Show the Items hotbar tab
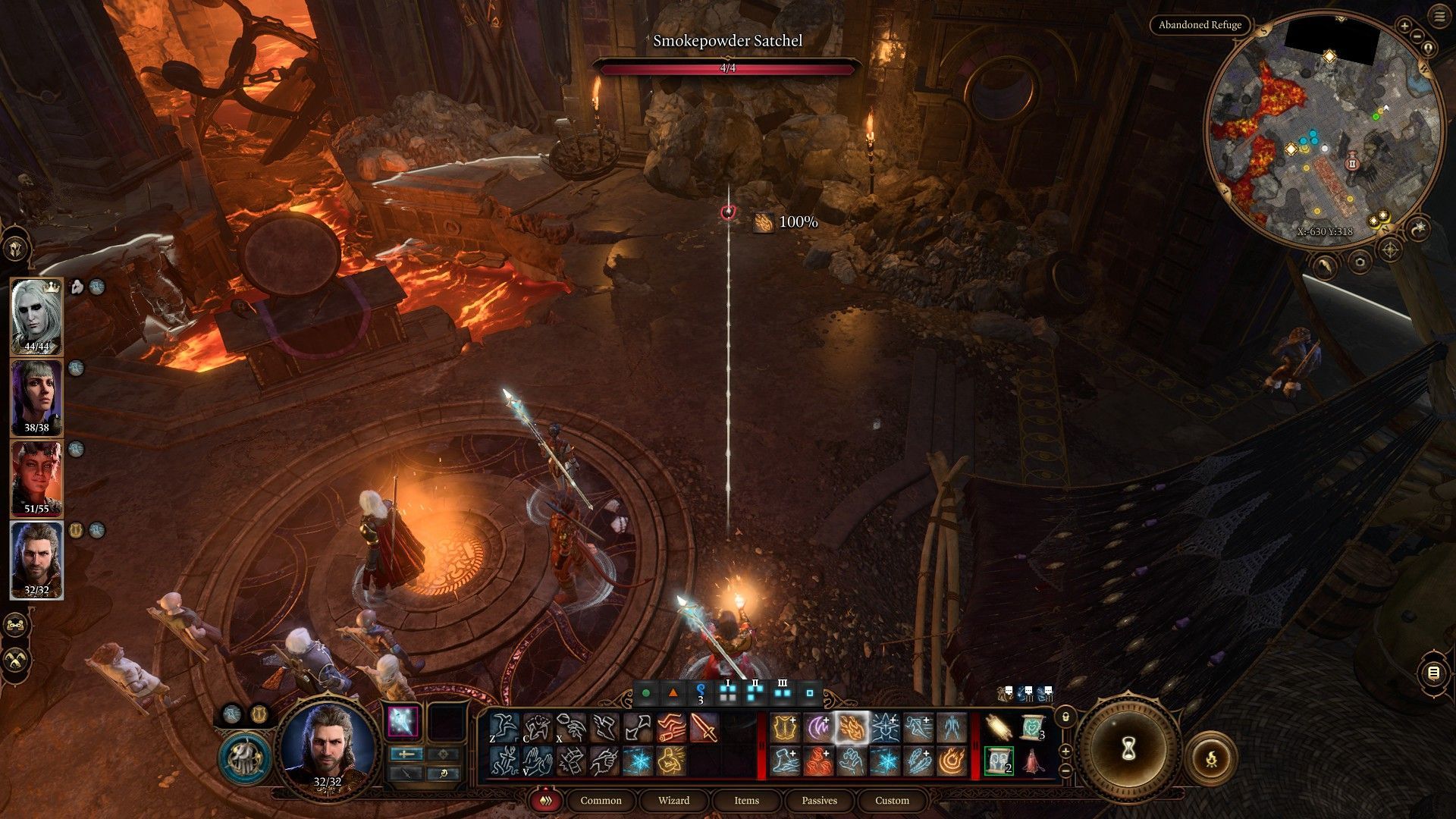The height and width of the screenshot is (819, 1456). tap(746, 800)
